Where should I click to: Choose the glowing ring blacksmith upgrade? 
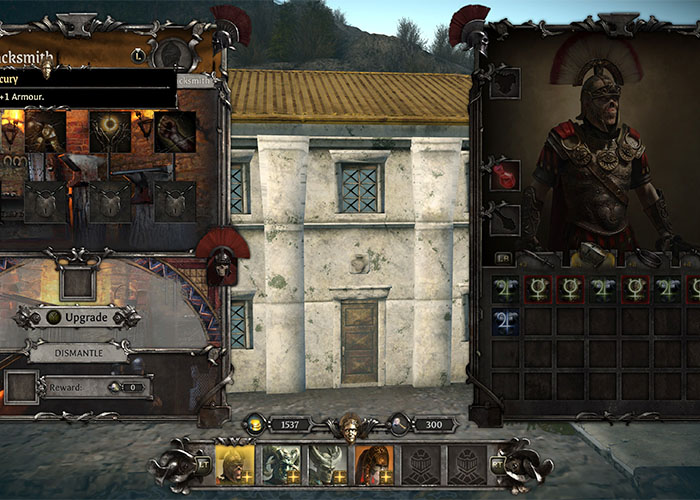point(109,131)
